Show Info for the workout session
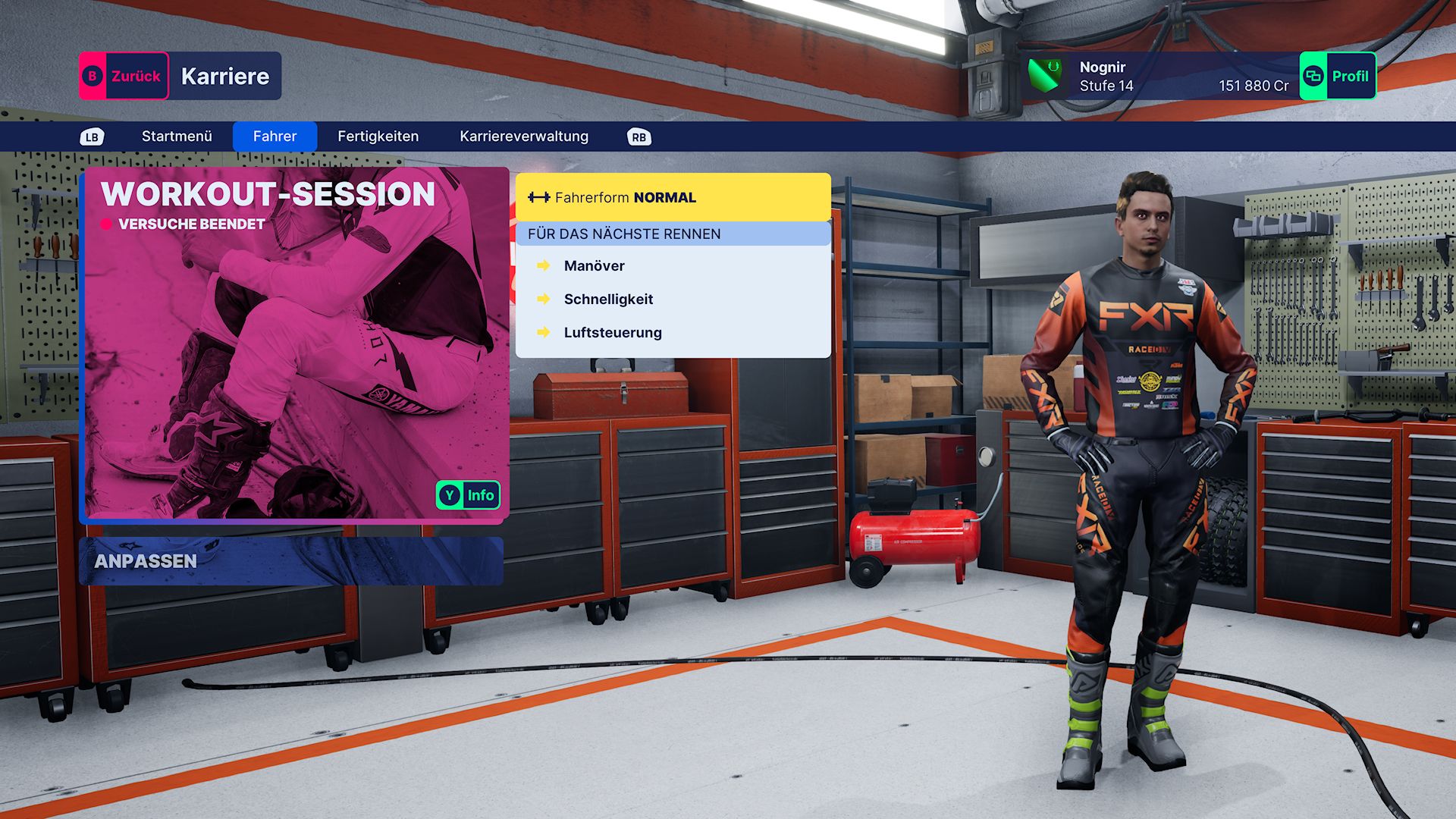 point(468,495)
